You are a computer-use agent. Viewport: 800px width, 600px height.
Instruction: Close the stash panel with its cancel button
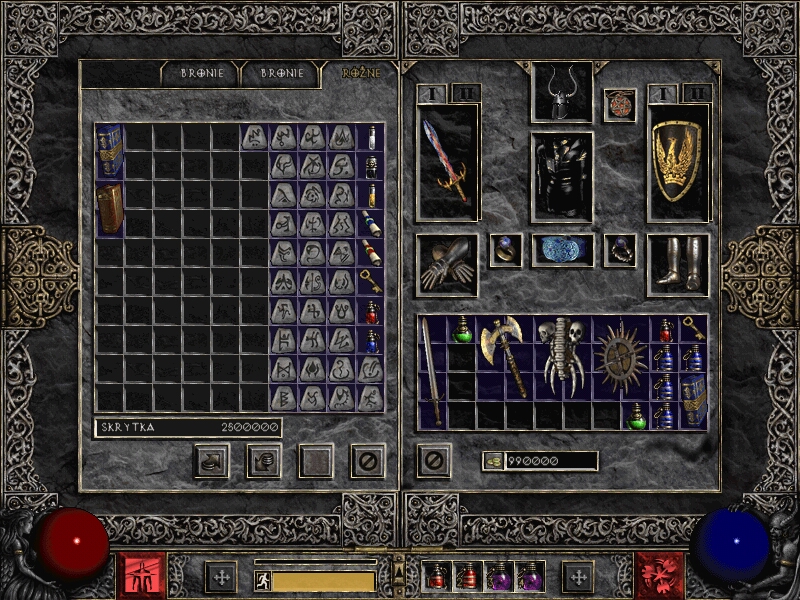coord(368,461)
